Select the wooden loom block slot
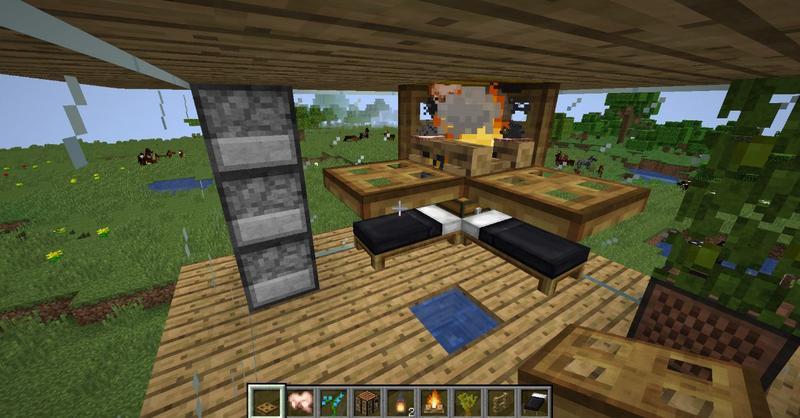This screenshot has width=800, height=418. 367,401
